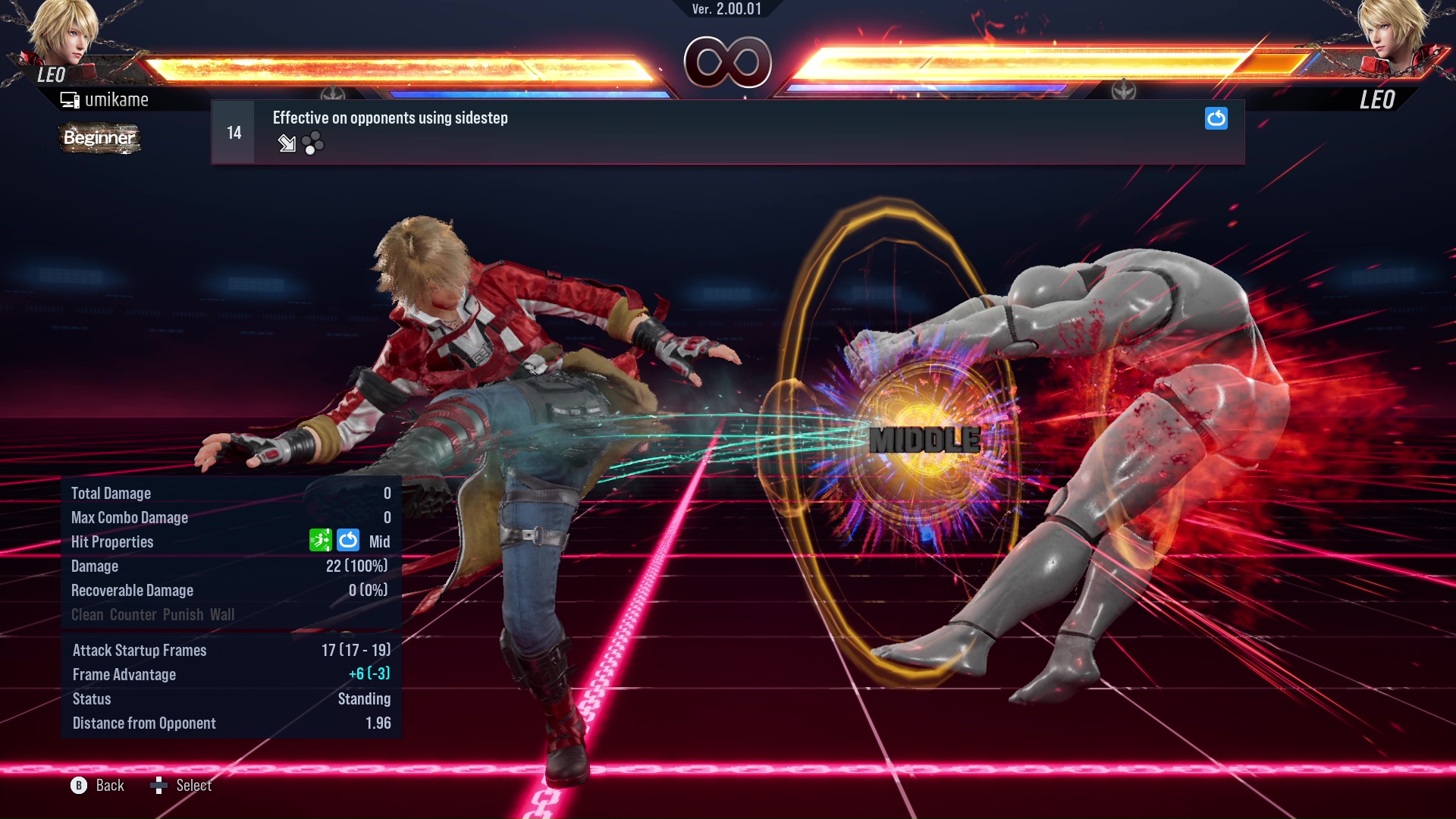Toggle the Counter hit condition
The width and height of the screenshot is (1456, 819).
pos(132,614)
